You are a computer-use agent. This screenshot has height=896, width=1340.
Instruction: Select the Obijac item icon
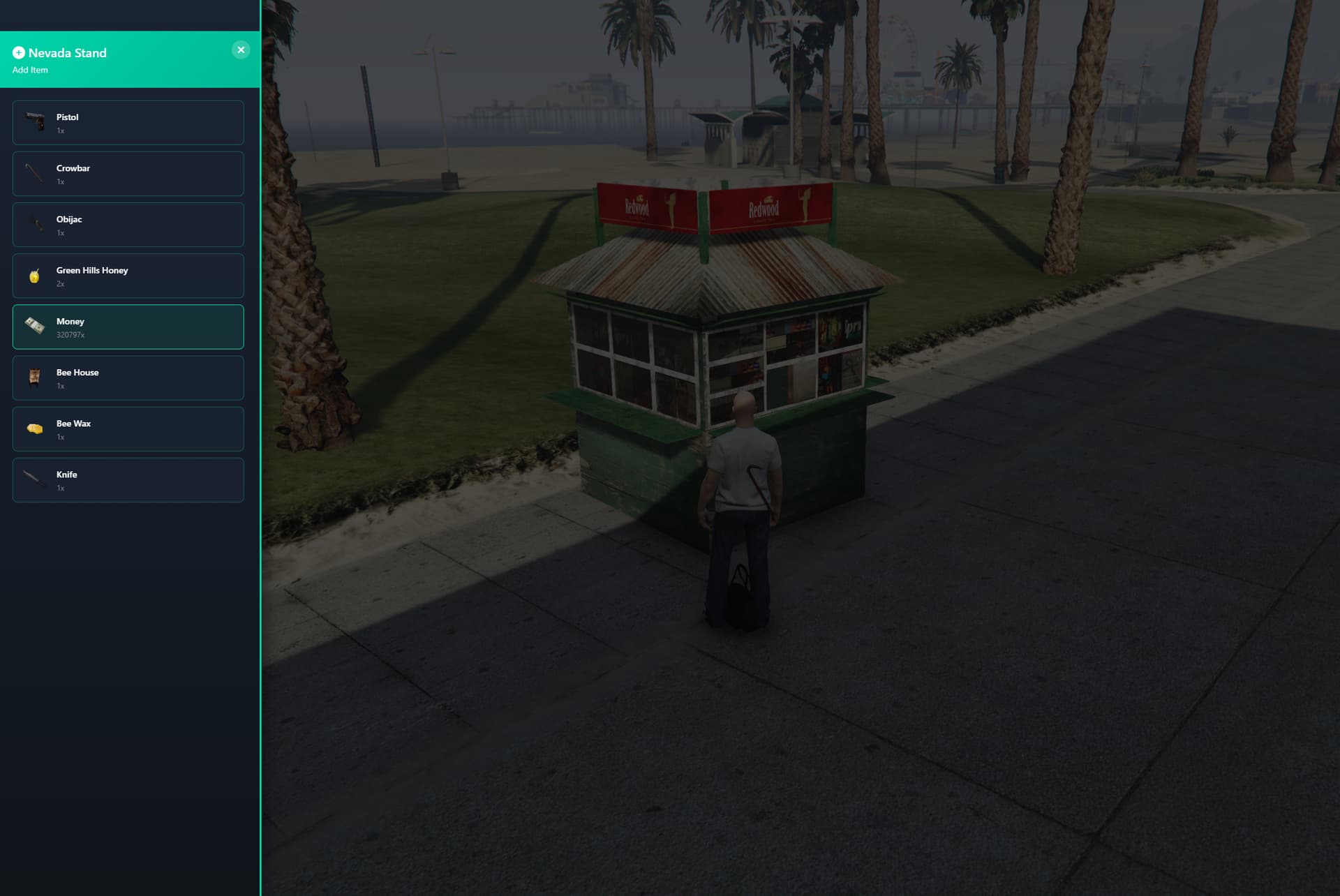point(35,224)
